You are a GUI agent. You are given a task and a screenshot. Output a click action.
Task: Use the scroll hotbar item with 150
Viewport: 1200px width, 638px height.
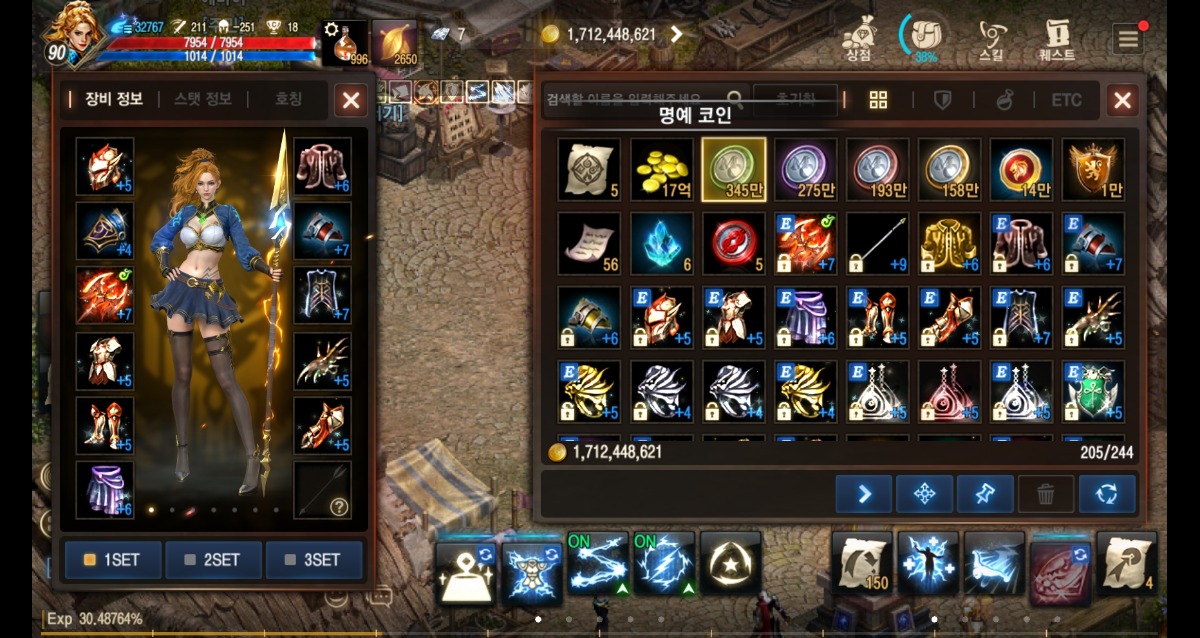(x=862, y=562)
